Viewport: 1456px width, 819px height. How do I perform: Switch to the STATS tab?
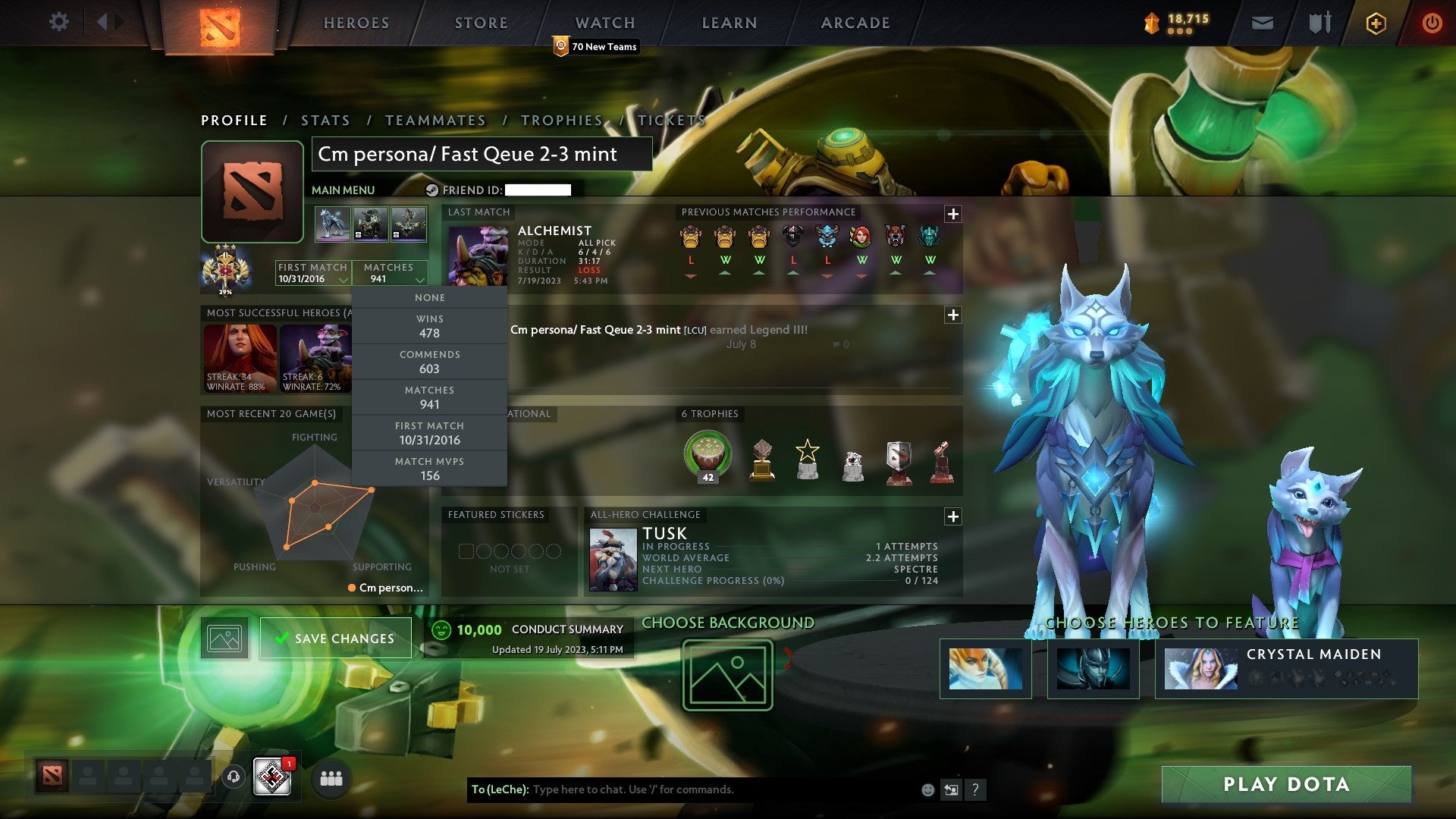(325, 120)
